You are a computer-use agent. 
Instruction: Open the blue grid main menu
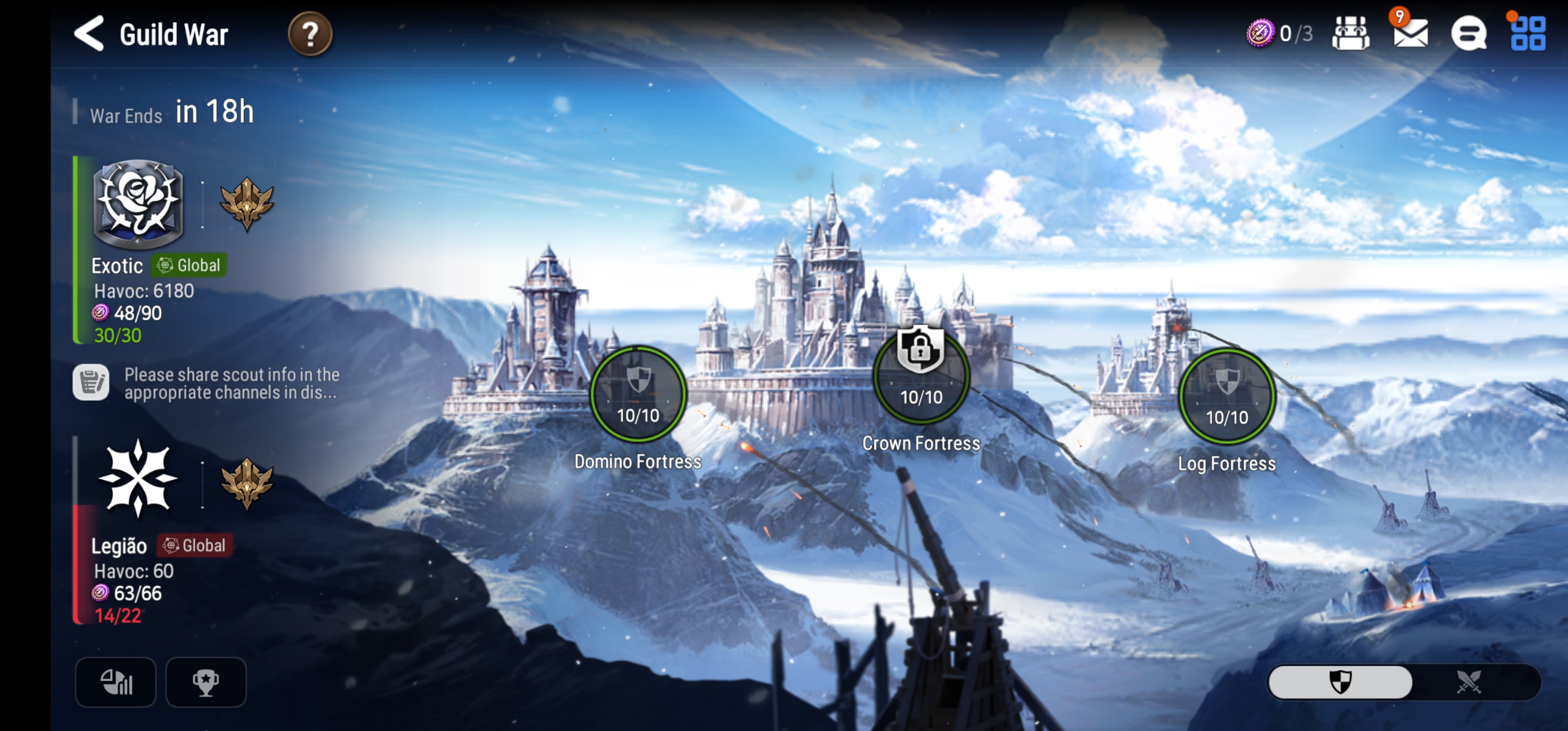click(x=1527, y=34)
